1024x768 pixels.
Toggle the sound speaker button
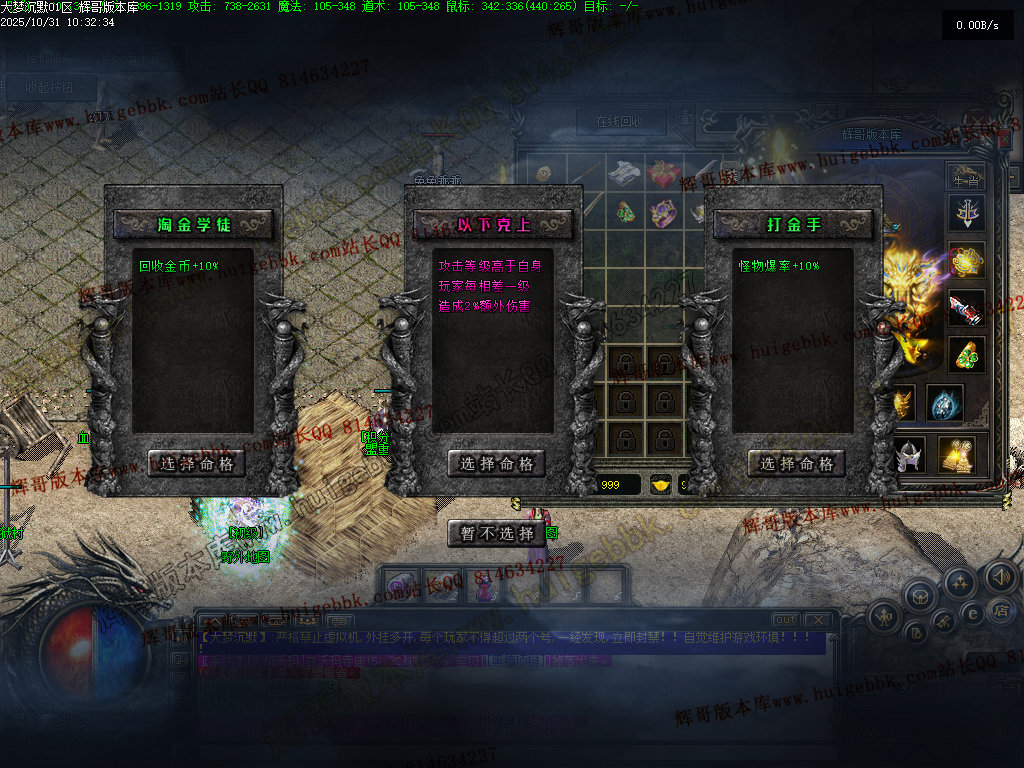pyautogui.click(x=1001, y=576)
